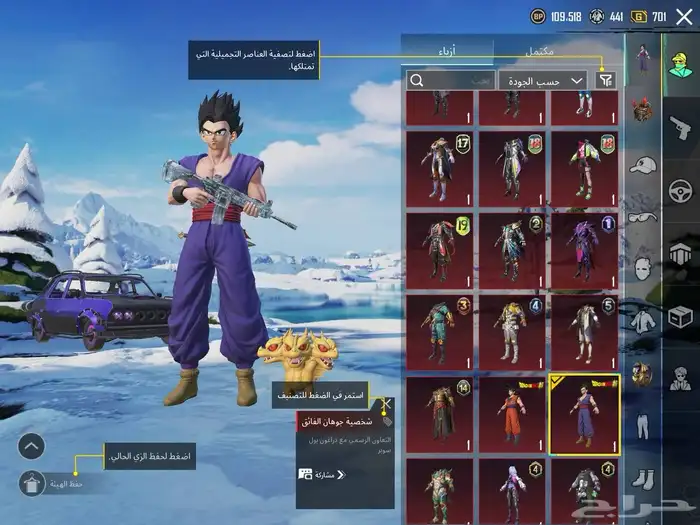Share the outfit with مشاركة
The width and height of the screenshot is (700, 525).
coord(316,474)
